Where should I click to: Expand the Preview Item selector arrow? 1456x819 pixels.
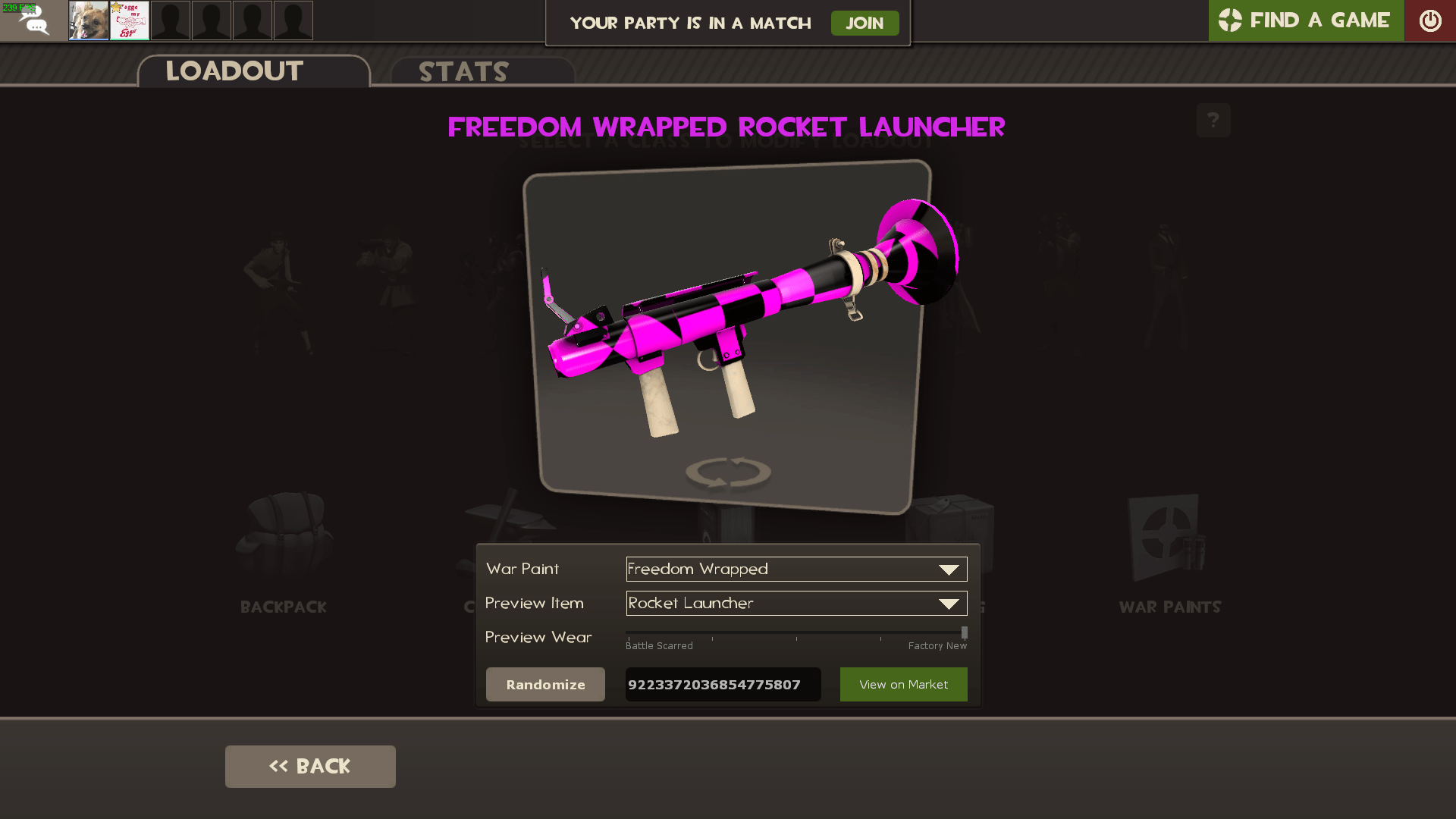[x=948, y=604]
